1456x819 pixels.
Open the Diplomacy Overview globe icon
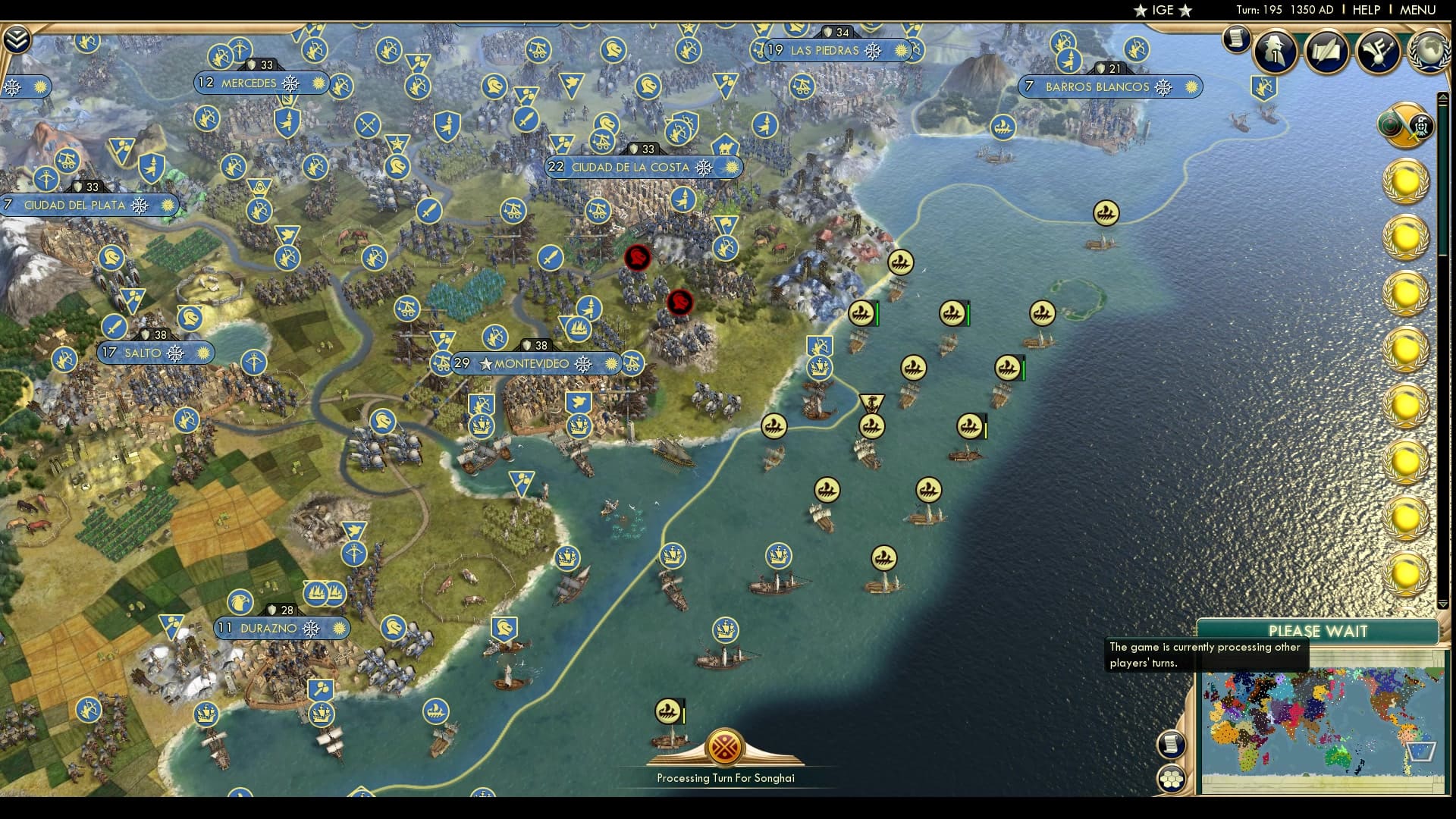pos(1429,53)
